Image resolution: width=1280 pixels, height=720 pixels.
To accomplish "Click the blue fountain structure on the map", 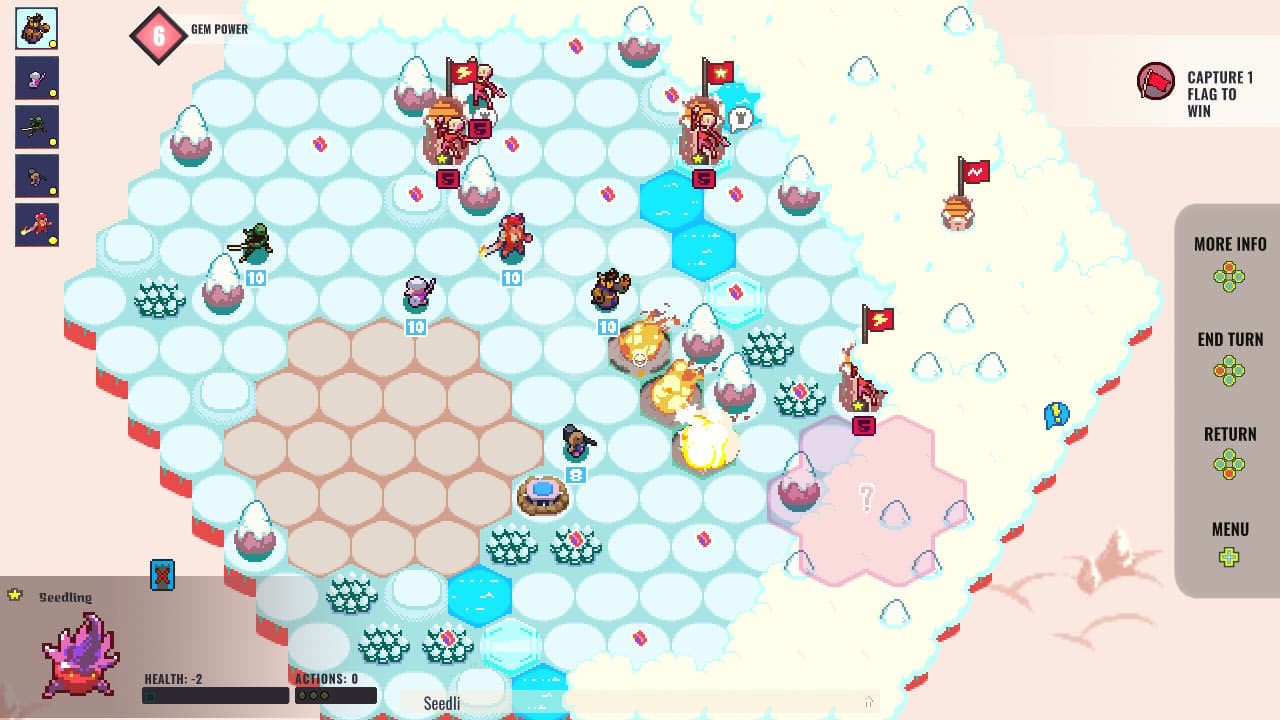I will tap(545, 494).
